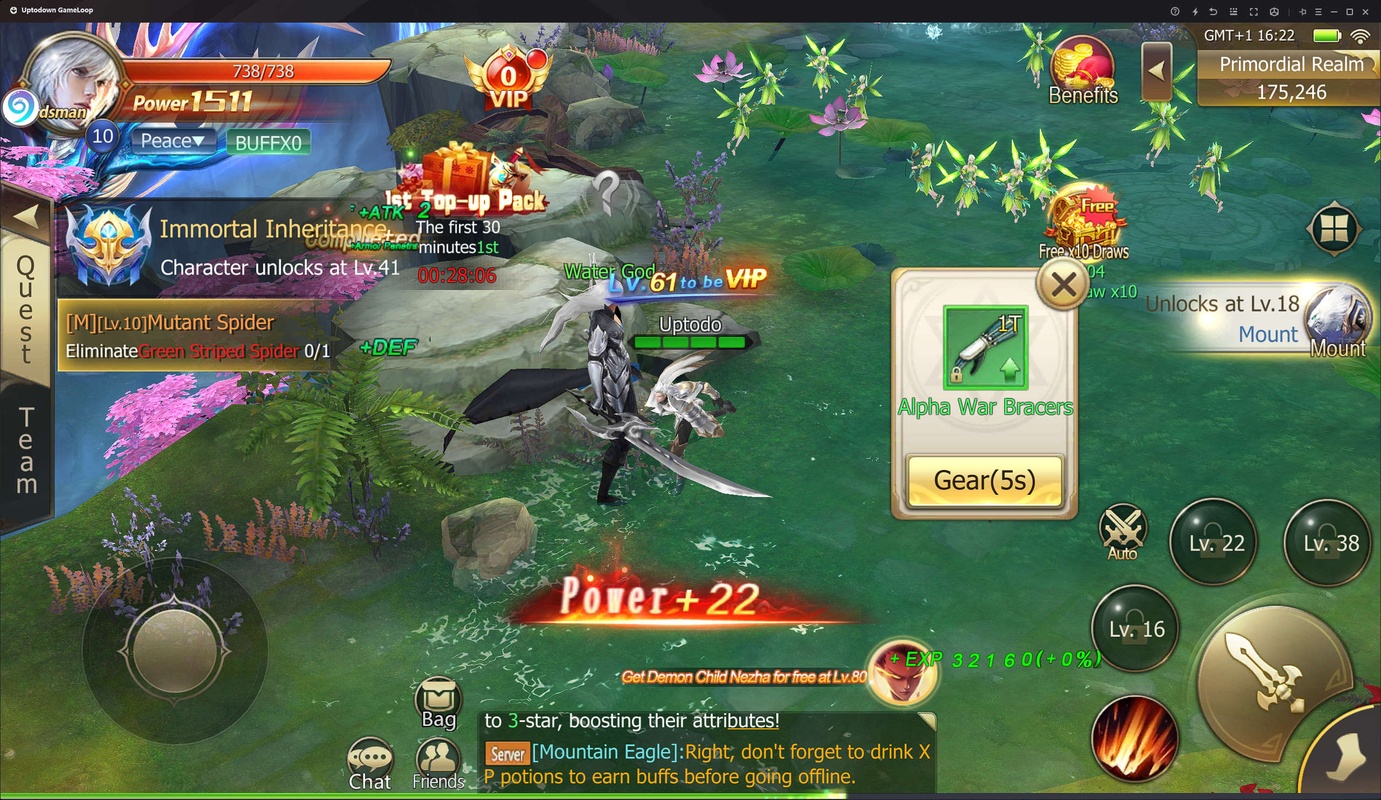
Task: Open the Chat window
Action: pos(370,765)
